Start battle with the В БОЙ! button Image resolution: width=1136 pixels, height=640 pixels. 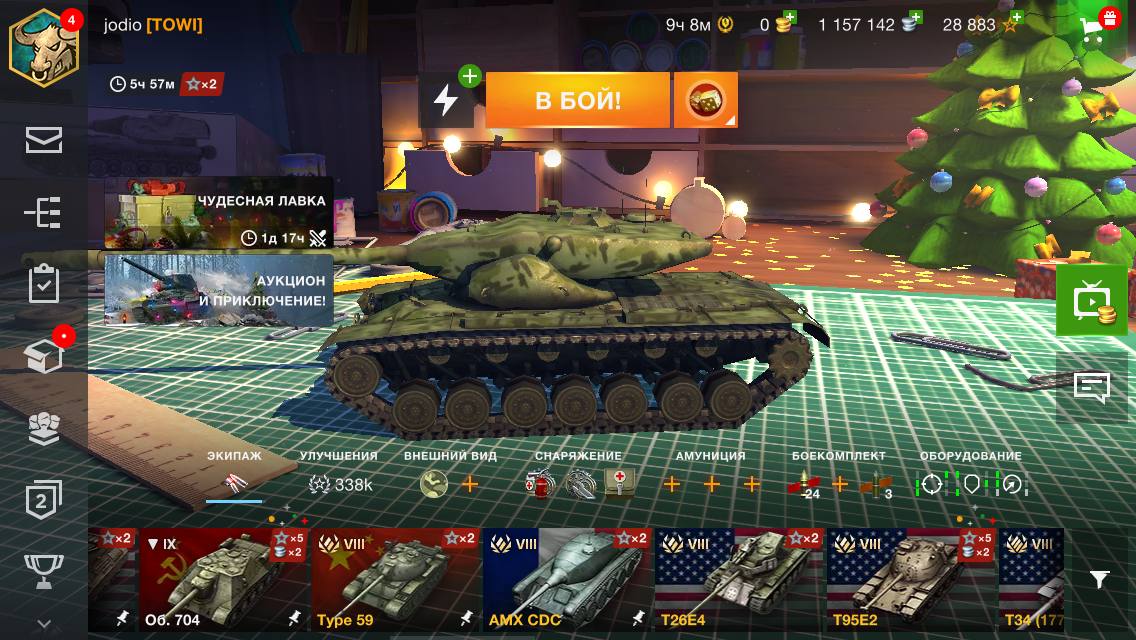[577, 100]
